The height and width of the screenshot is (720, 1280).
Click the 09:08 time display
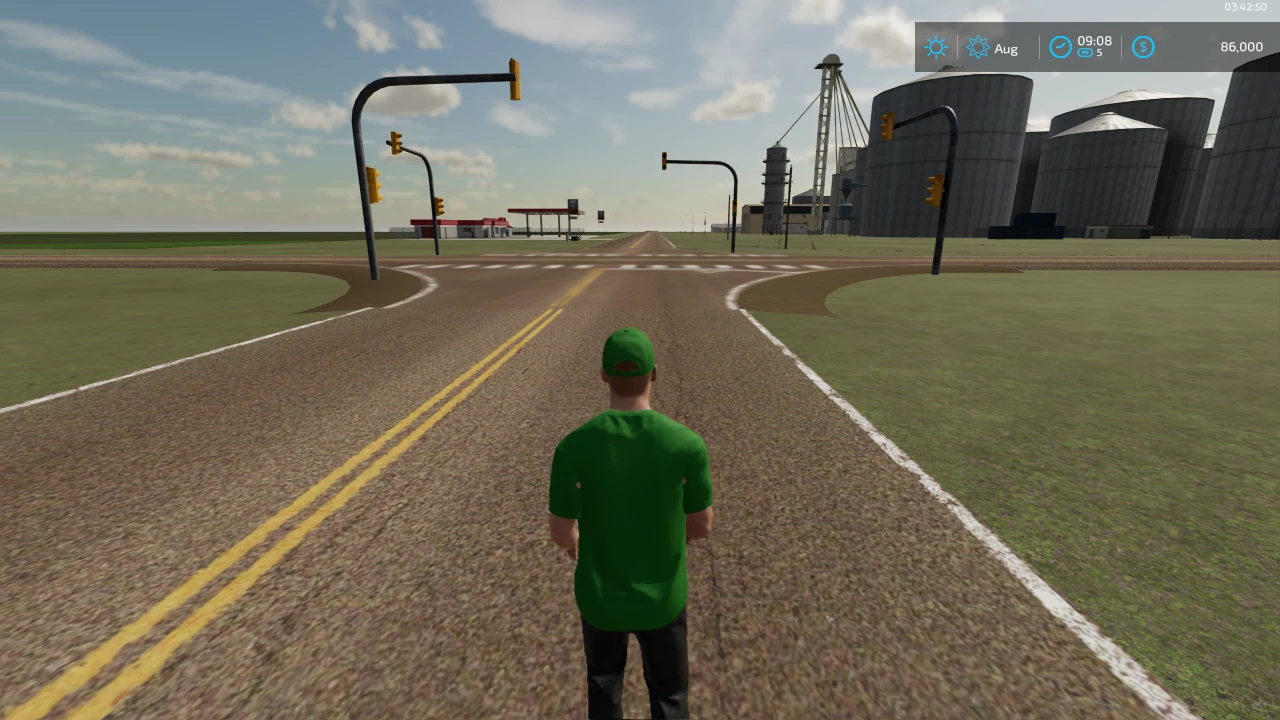coord(1094,41)
